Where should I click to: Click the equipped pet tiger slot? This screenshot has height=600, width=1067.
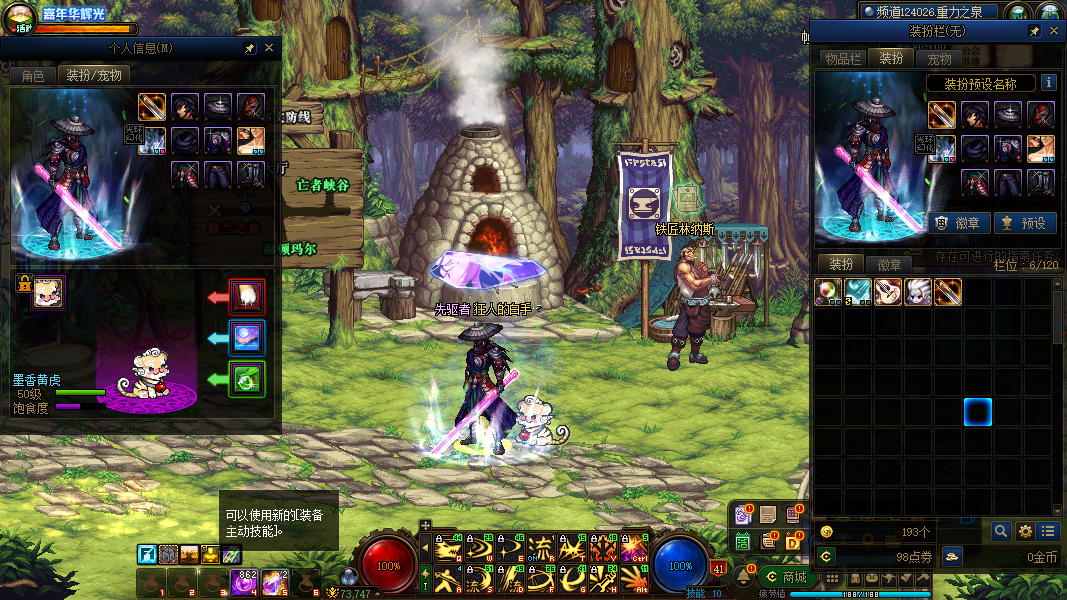coord(47,293)
